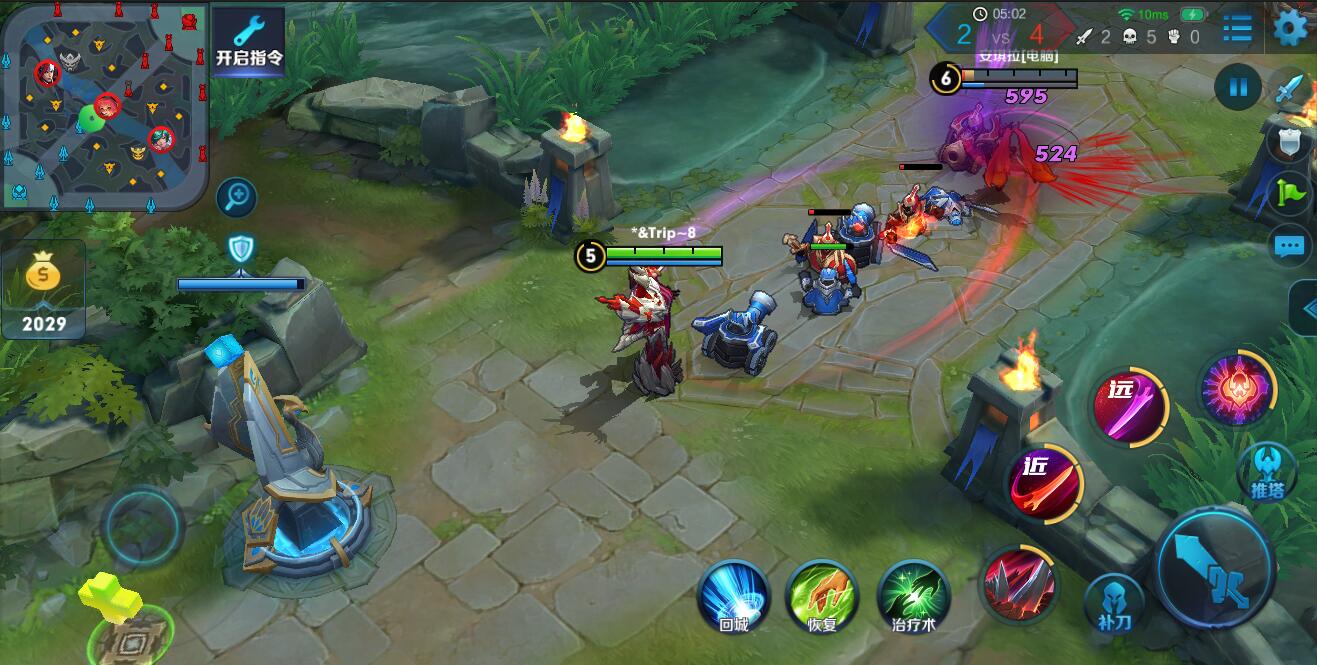Open the chat bubble quick messages
The image size is (1317, 665).
pos(1291,245)
